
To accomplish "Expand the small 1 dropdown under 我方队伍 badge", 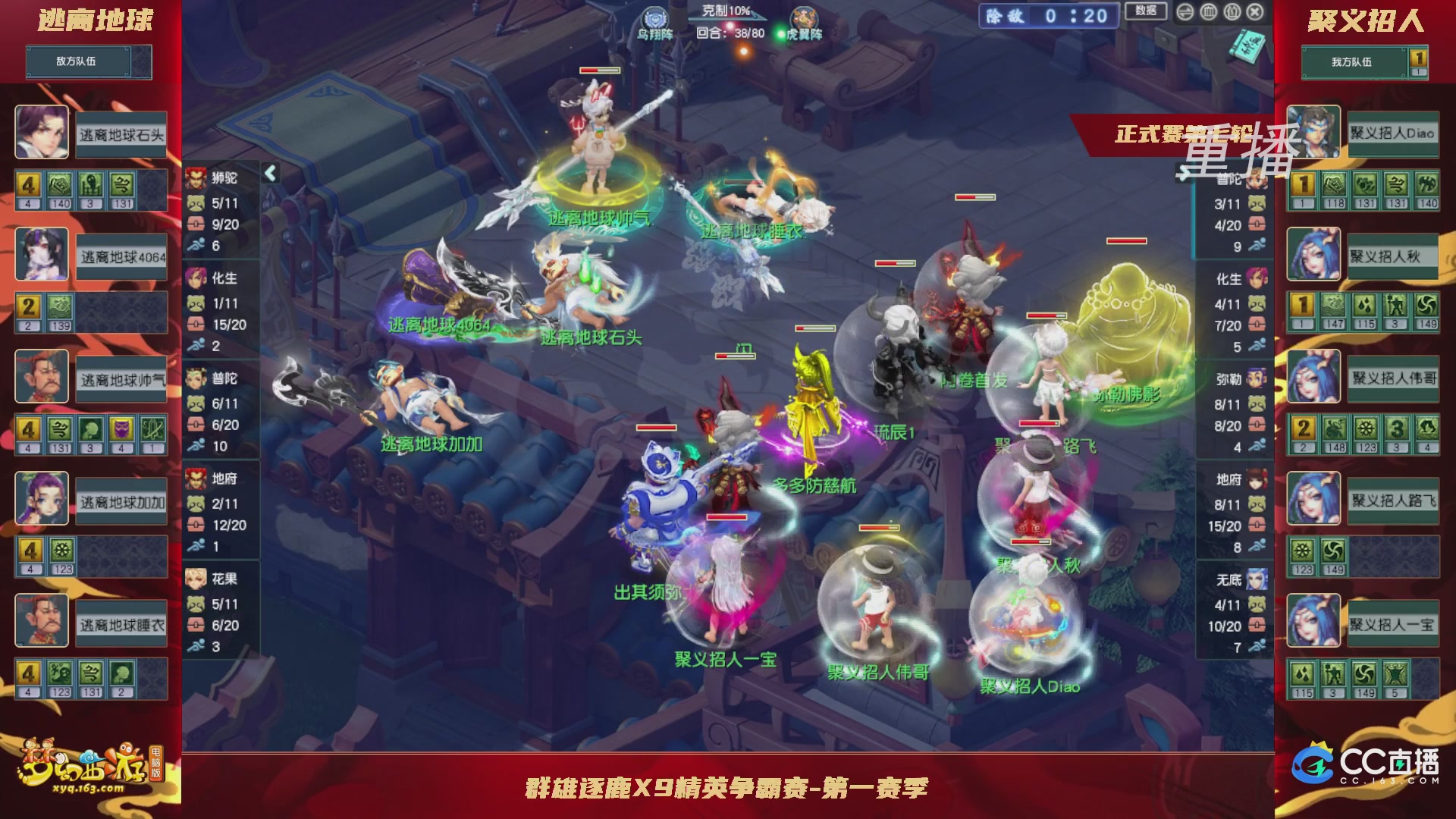I will point(1420,74).
